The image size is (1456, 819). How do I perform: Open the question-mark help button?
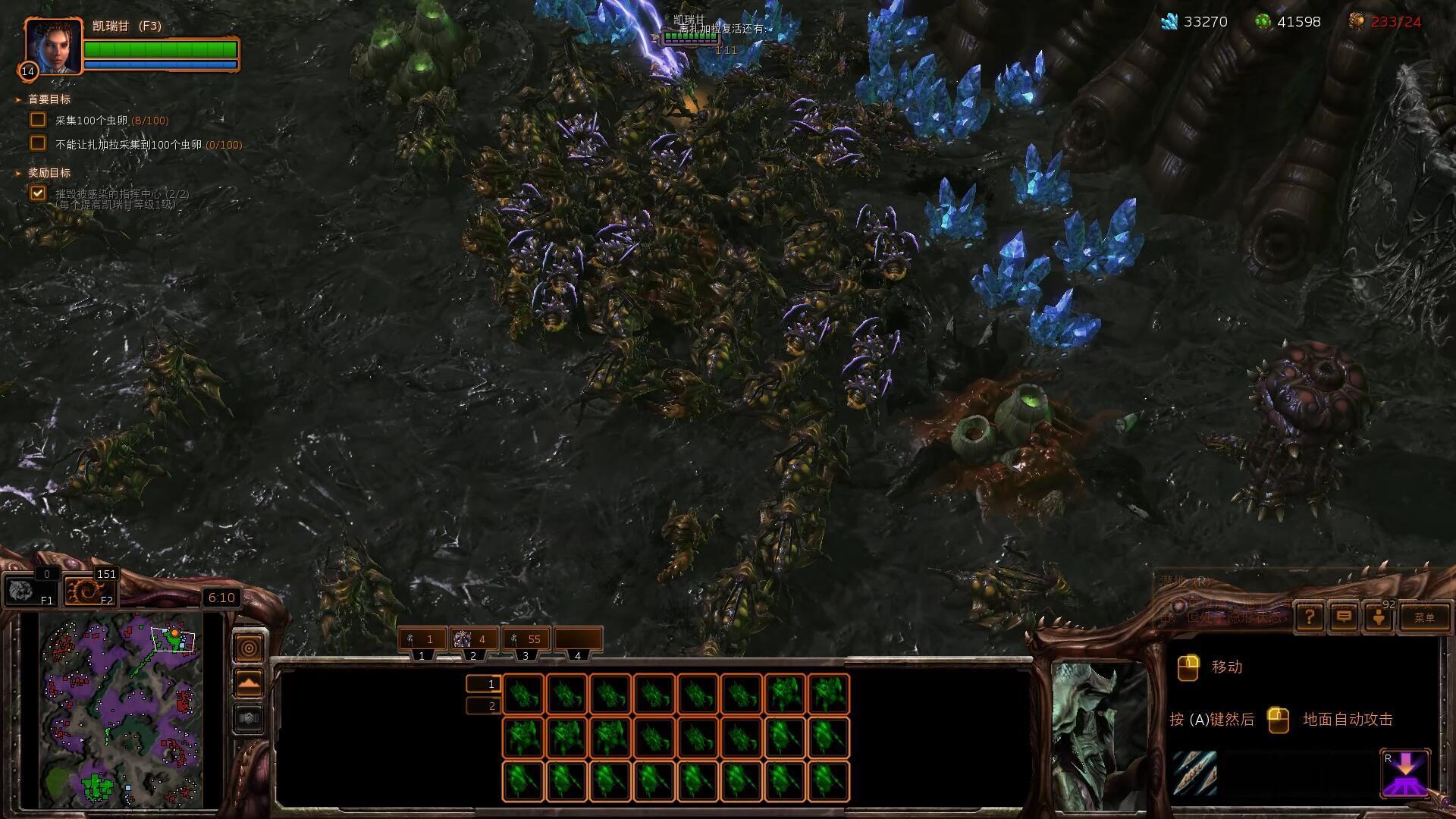point(1310,617)
